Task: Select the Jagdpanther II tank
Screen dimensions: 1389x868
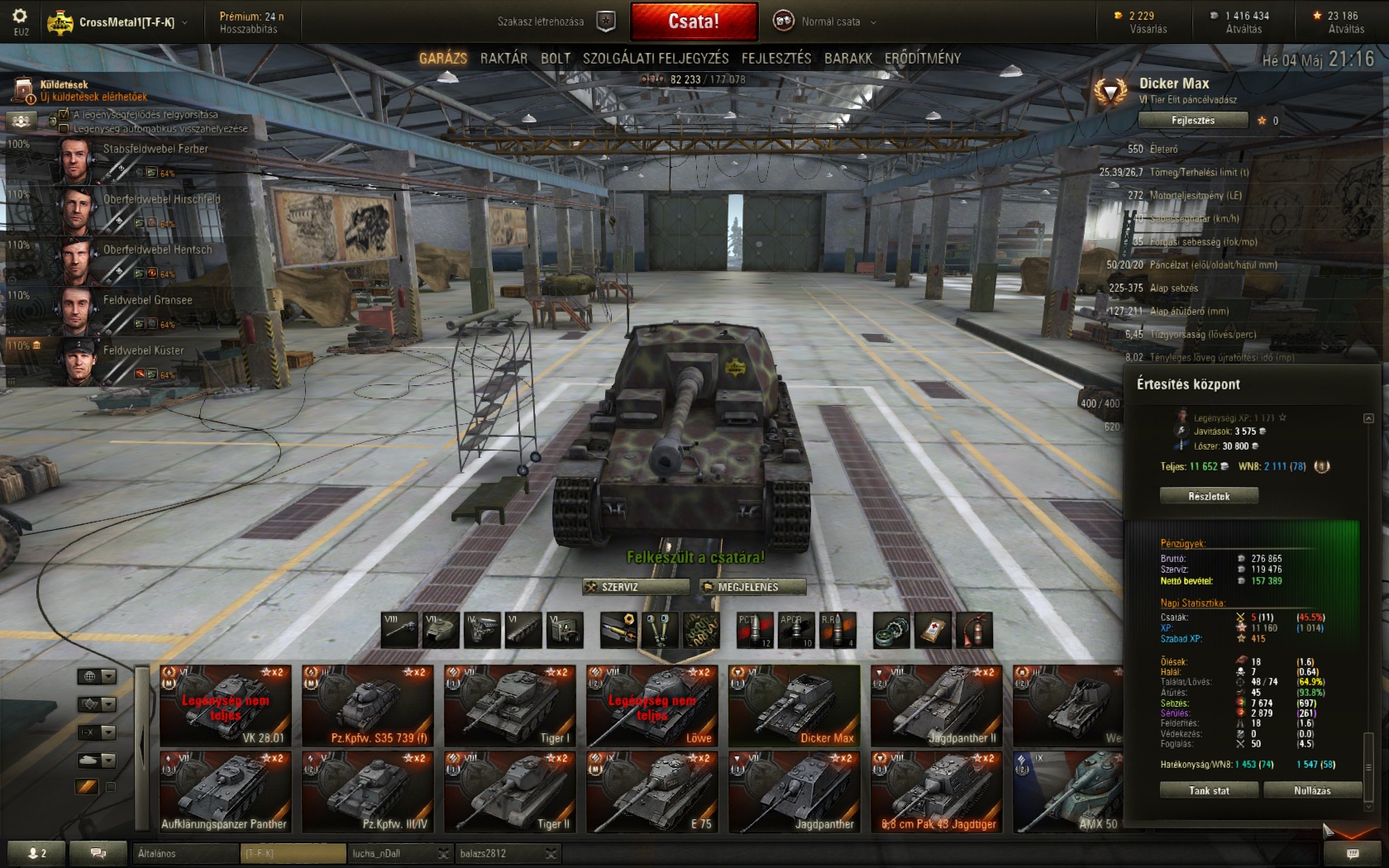Action: click(937, 705)
